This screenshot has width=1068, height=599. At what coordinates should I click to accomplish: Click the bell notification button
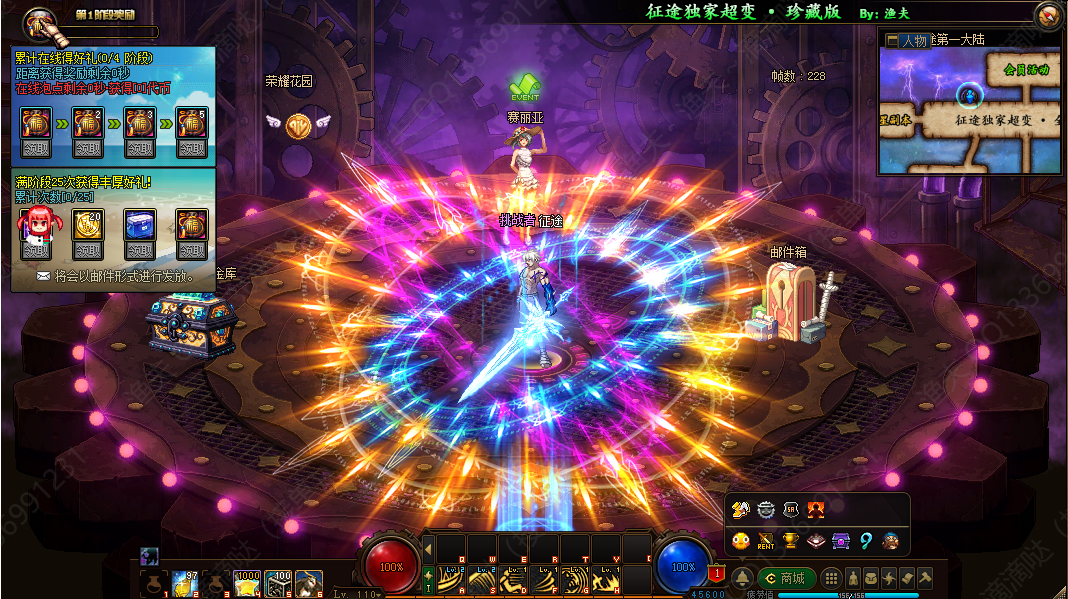tap(742, 578)
